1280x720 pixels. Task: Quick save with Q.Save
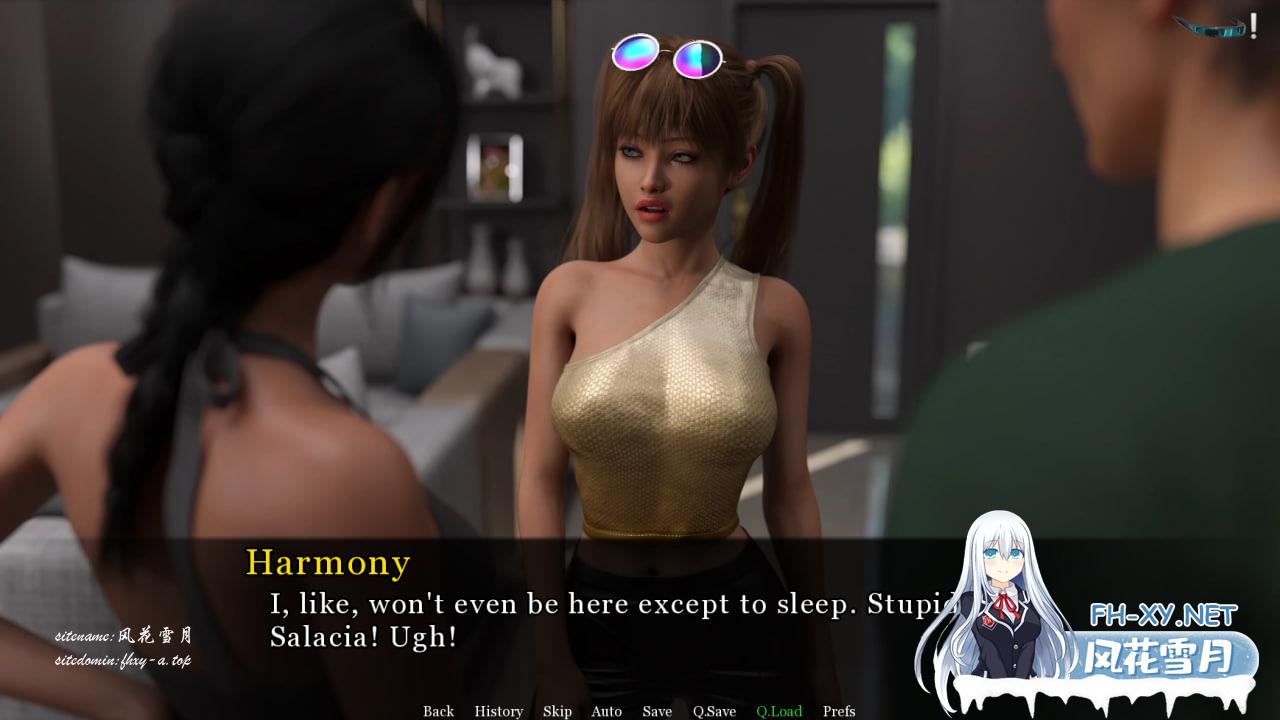(x=714, y=711)
